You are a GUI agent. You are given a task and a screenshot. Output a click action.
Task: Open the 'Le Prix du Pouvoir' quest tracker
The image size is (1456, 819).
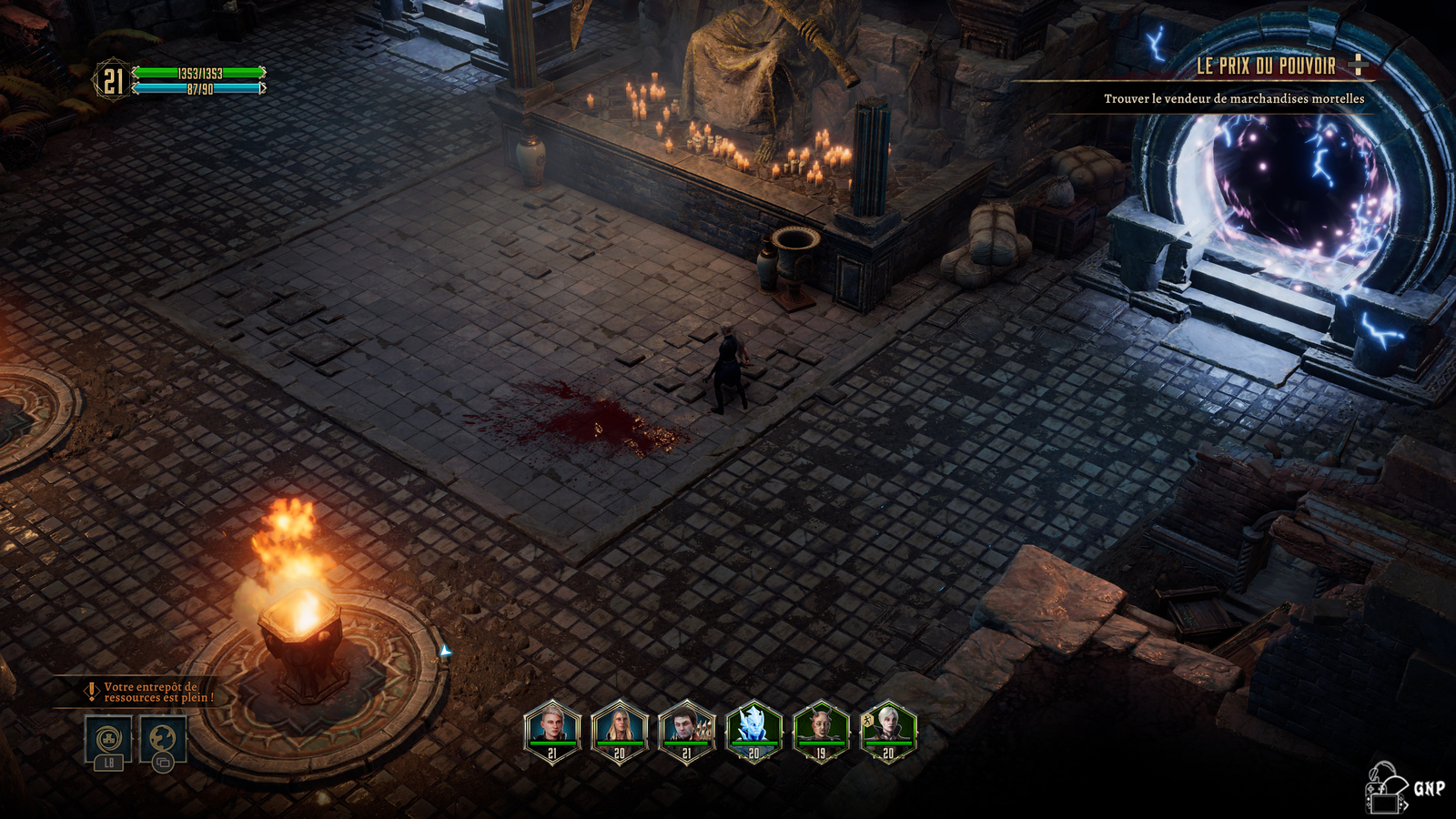[1266, 66]
